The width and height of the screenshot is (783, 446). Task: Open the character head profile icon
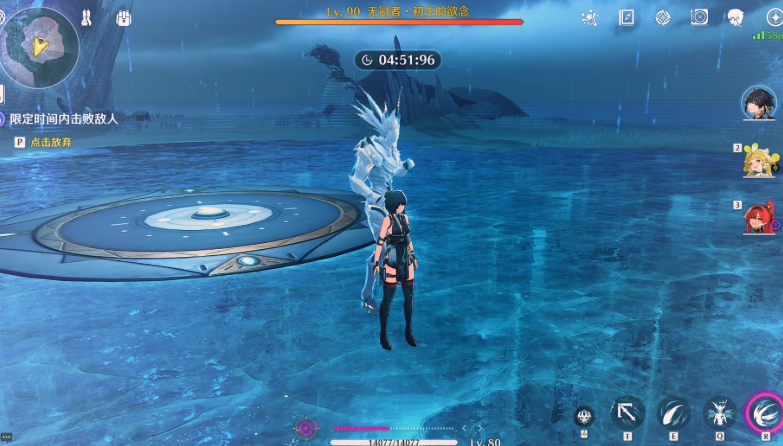click(x=735, y=18)
